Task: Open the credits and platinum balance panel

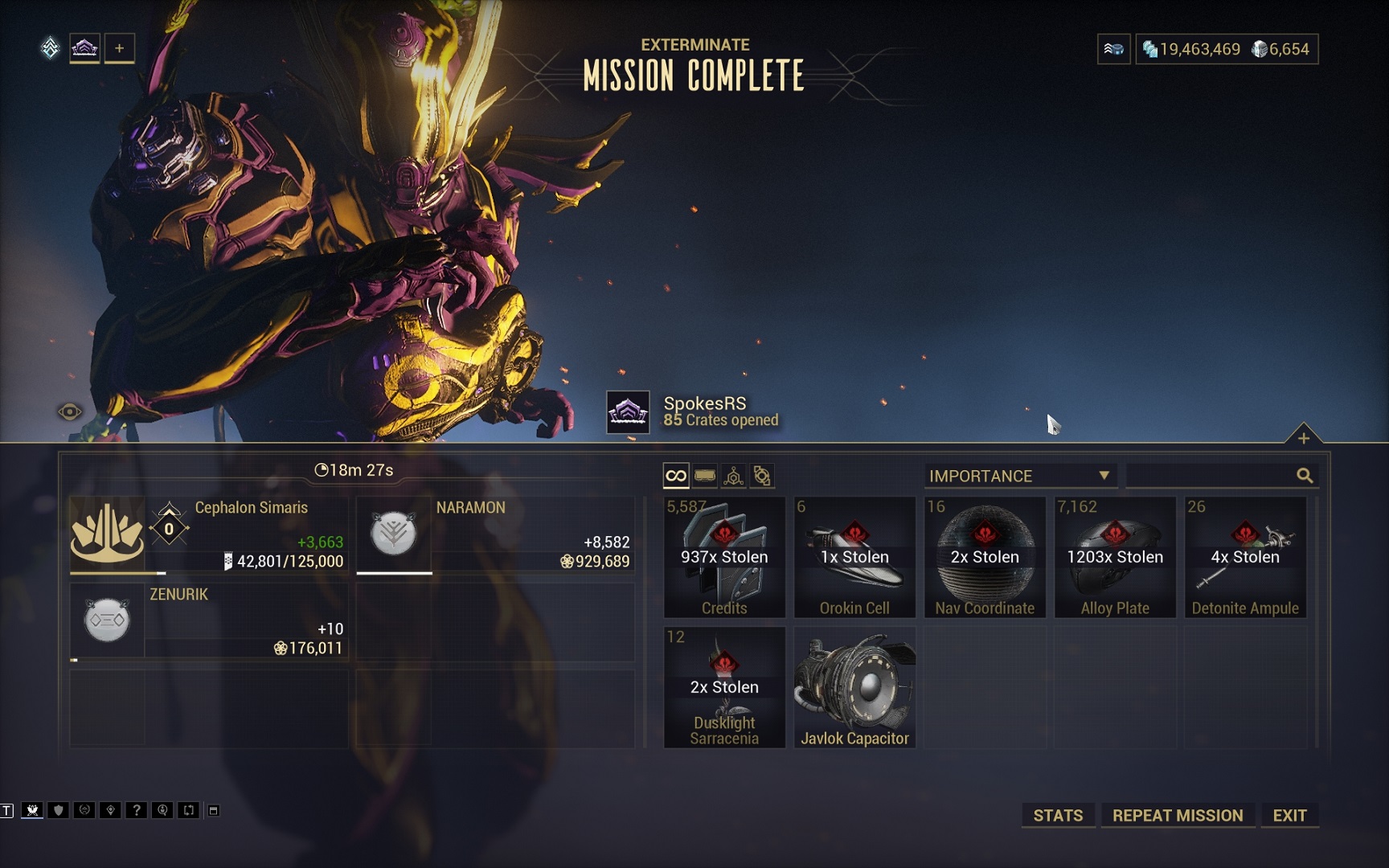Action: click(1226, 49)
